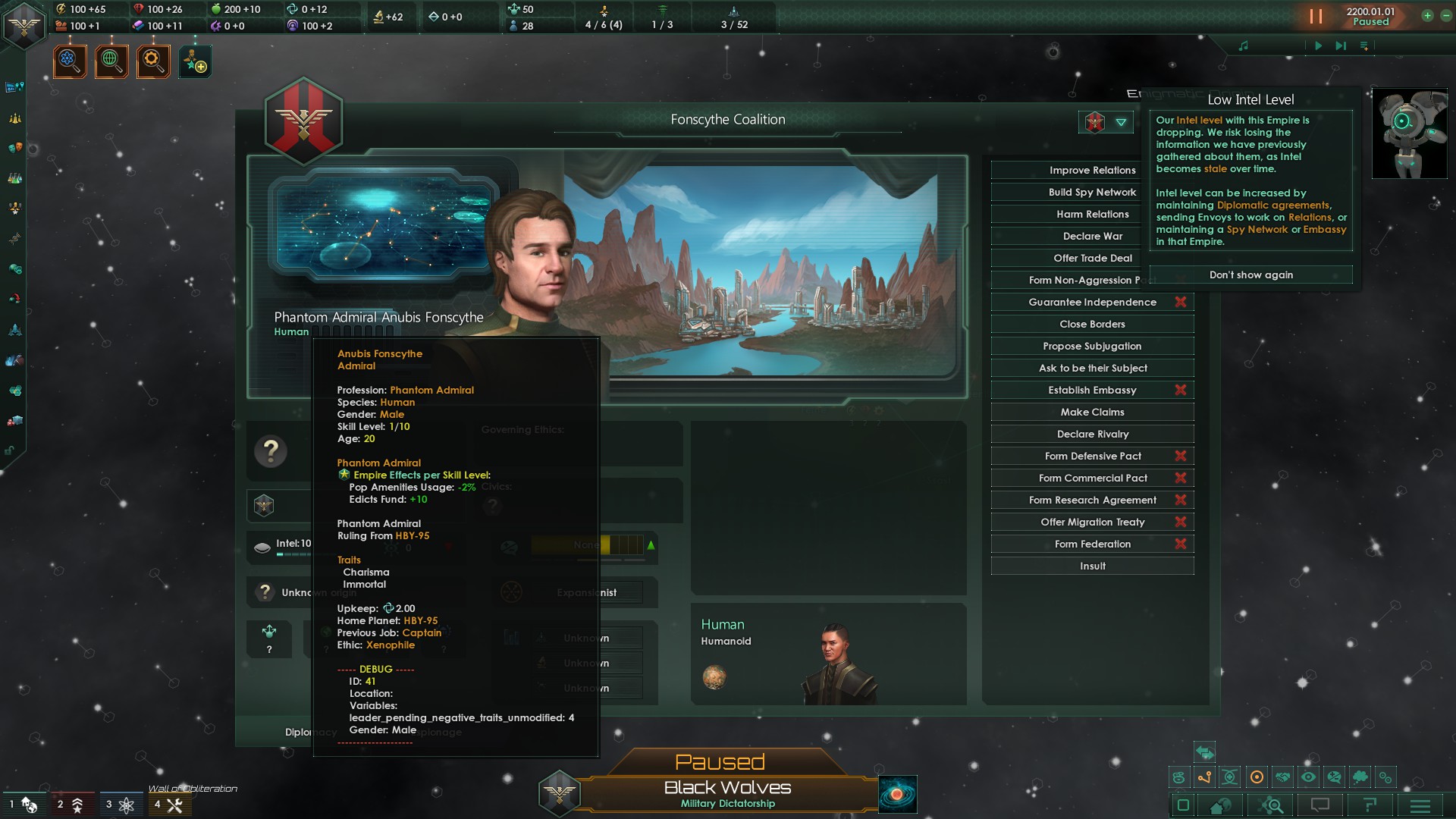Click the skip-track icon in the music player
The height and width of the screenshot is (819, 1456).
(1339, 45)
